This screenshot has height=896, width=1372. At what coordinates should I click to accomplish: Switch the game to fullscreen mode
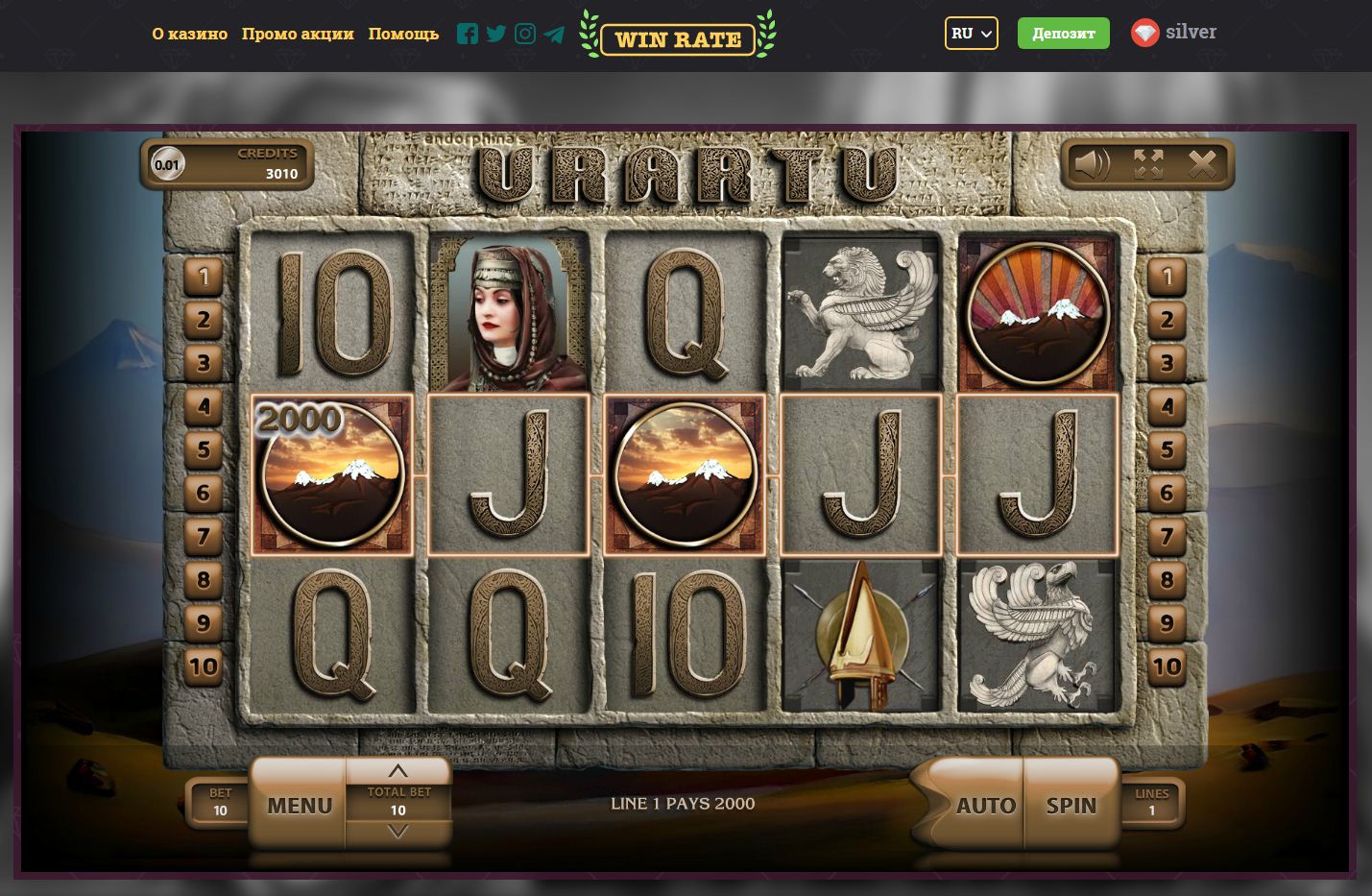click(x=1148, y=164)
